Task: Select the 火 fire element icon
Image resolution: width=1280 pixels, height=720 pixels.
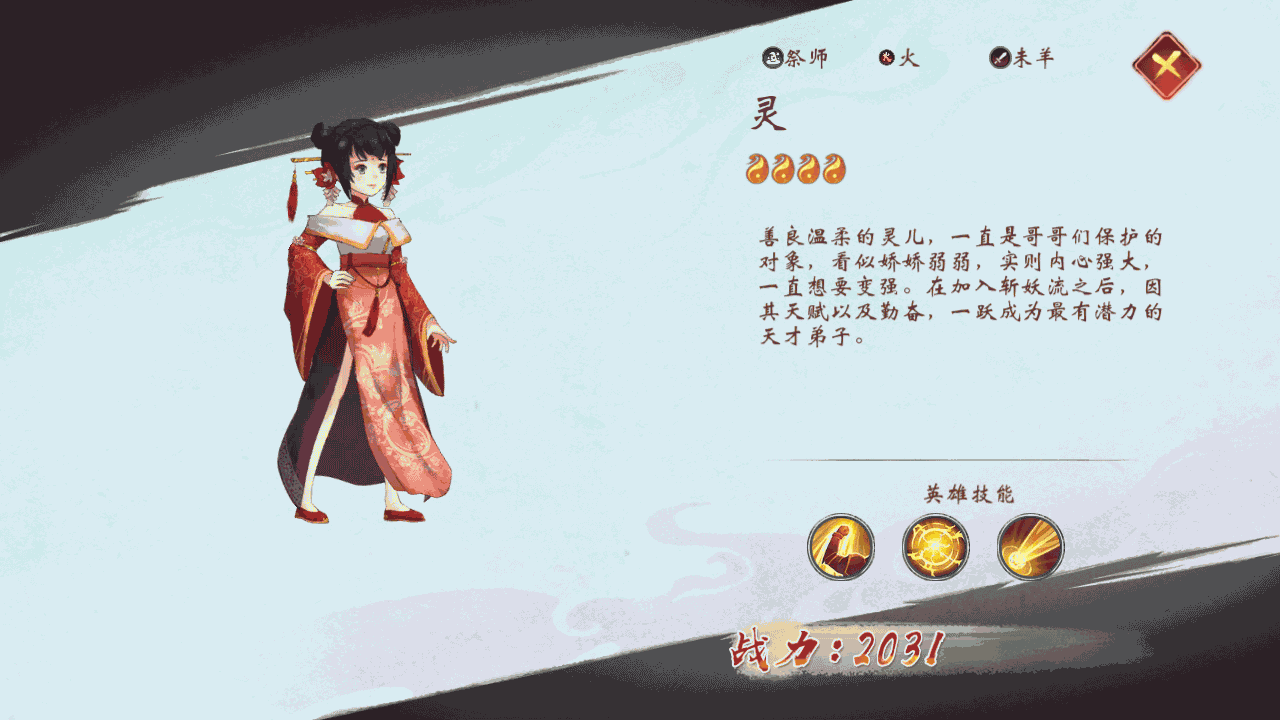Action: [887, 57]
